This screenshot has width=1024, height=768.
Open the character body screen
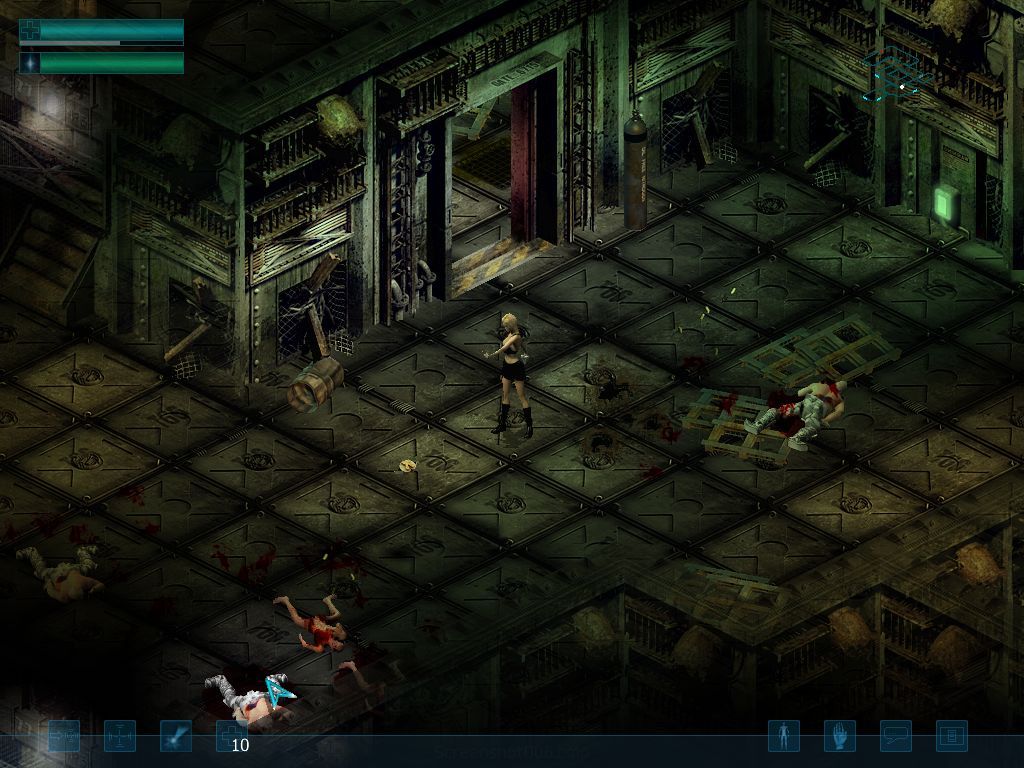click(x=783, y=737)
